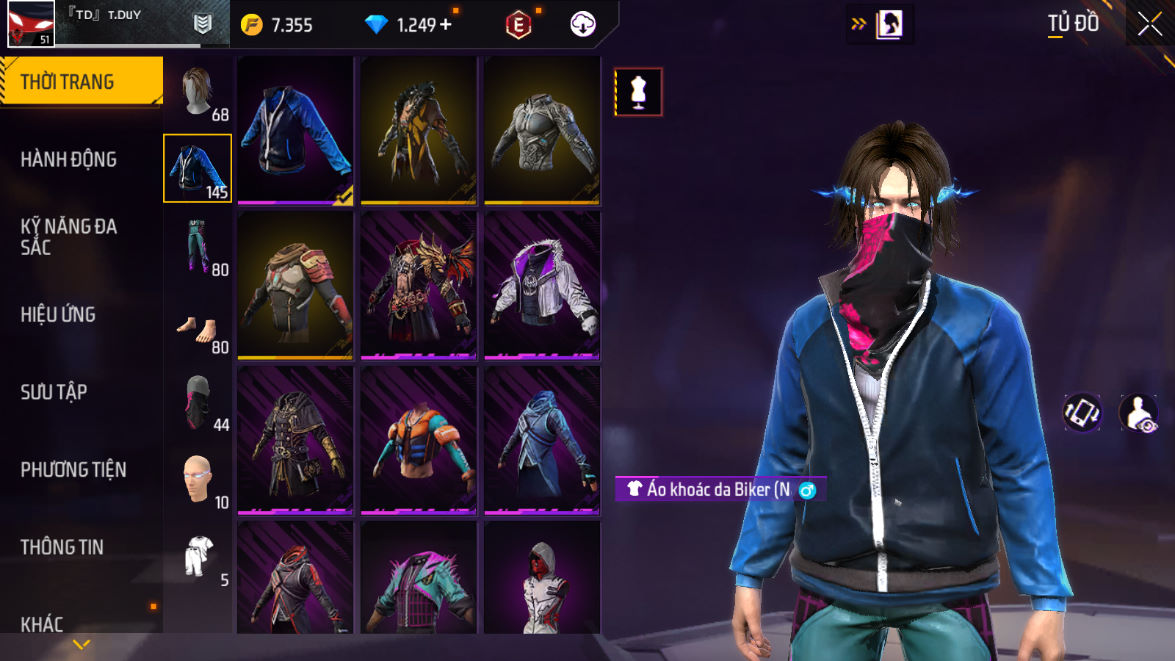
Task: Open the white outfit set category
Action: click(198, 557)
